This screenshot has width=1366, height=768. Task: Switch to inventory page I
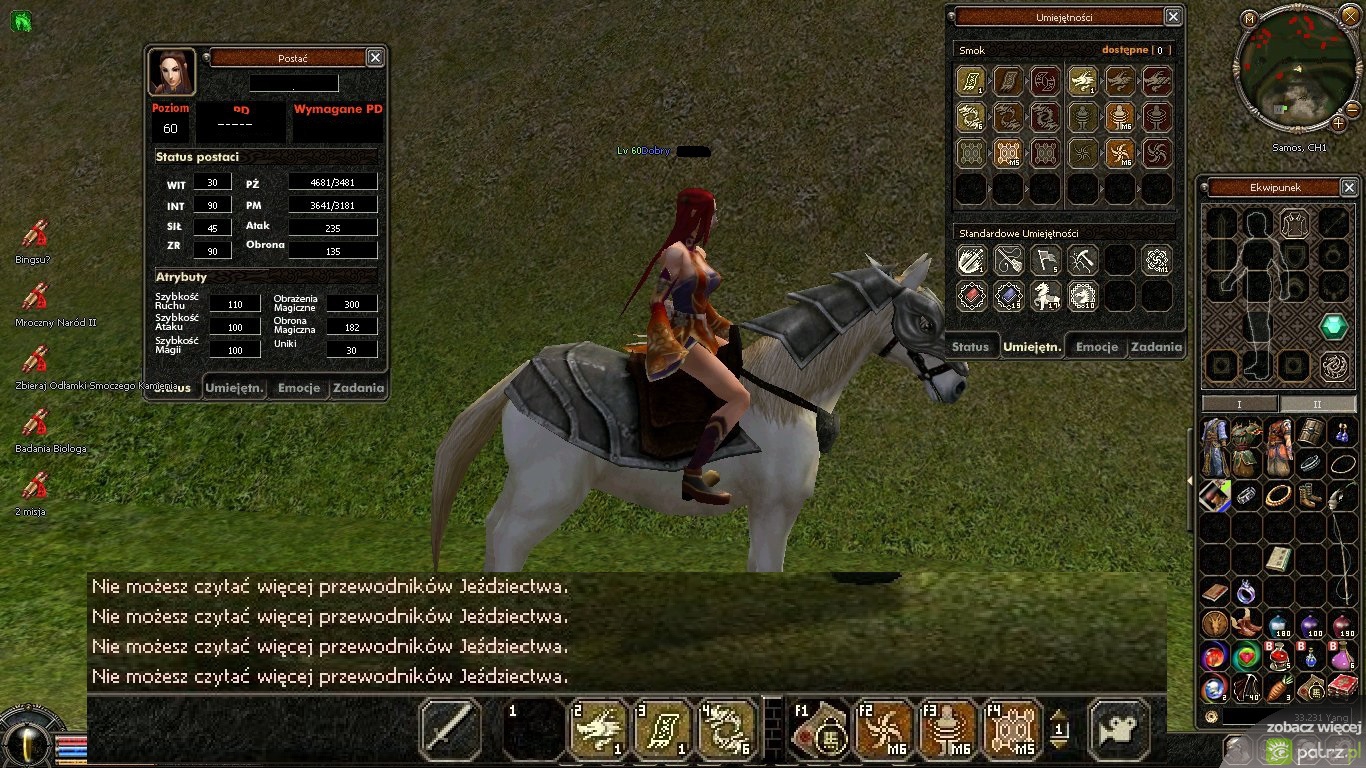coord(1239,404)
